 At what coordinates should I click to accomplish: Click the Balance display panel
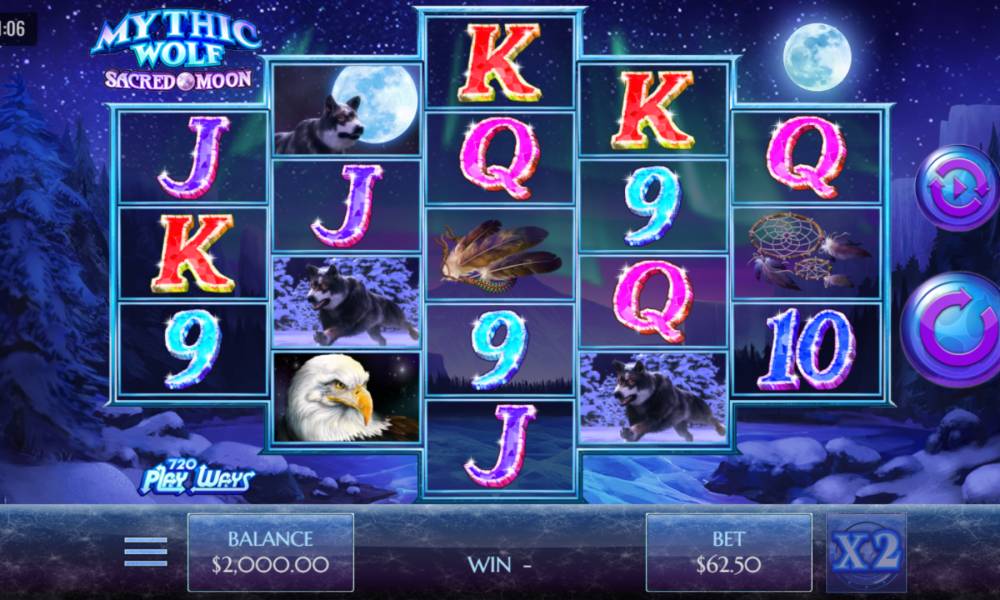(x=270, y=552)
